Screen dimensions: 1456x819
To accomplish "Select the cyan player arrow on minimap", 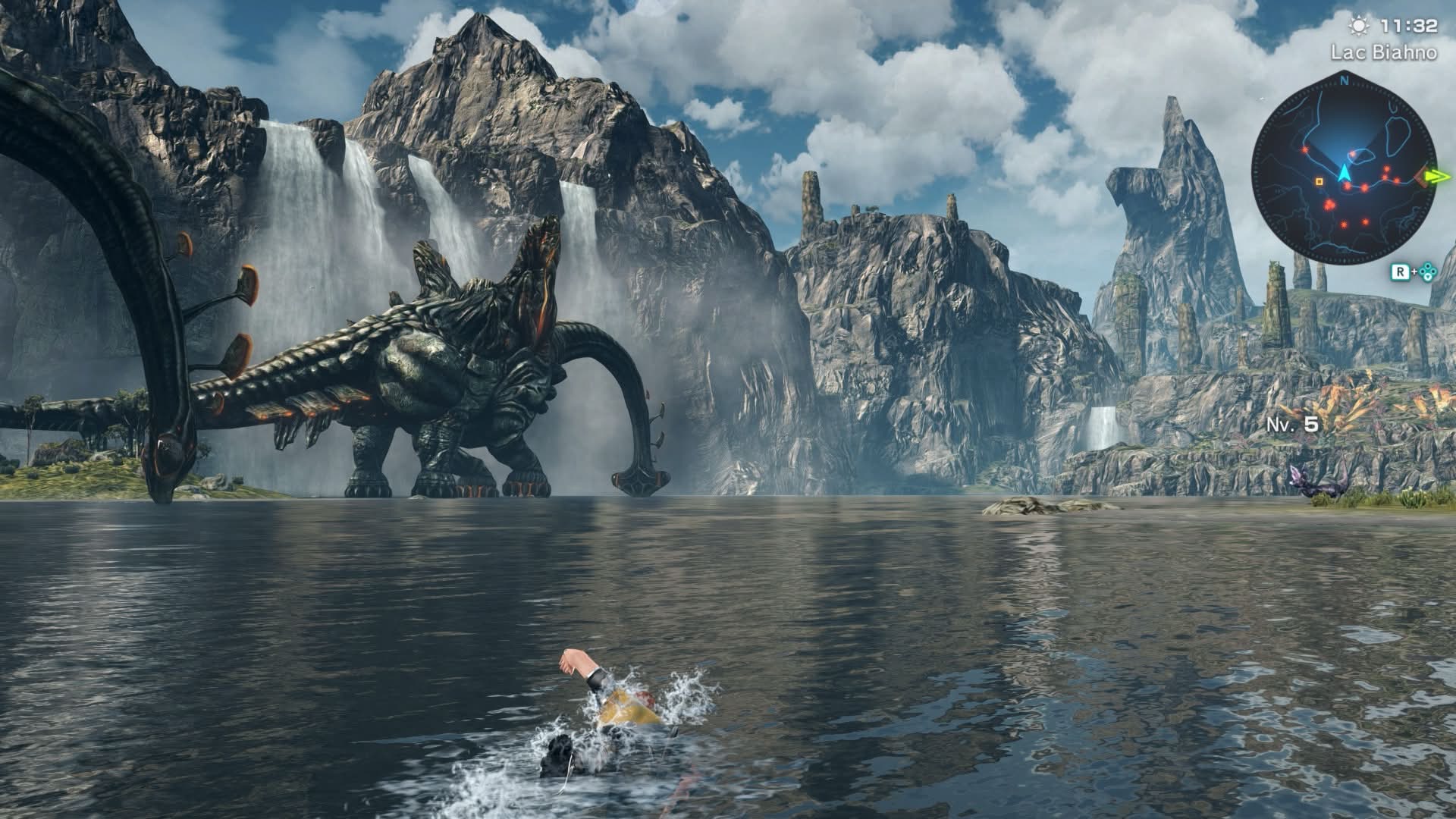I will coord(1345,174).
